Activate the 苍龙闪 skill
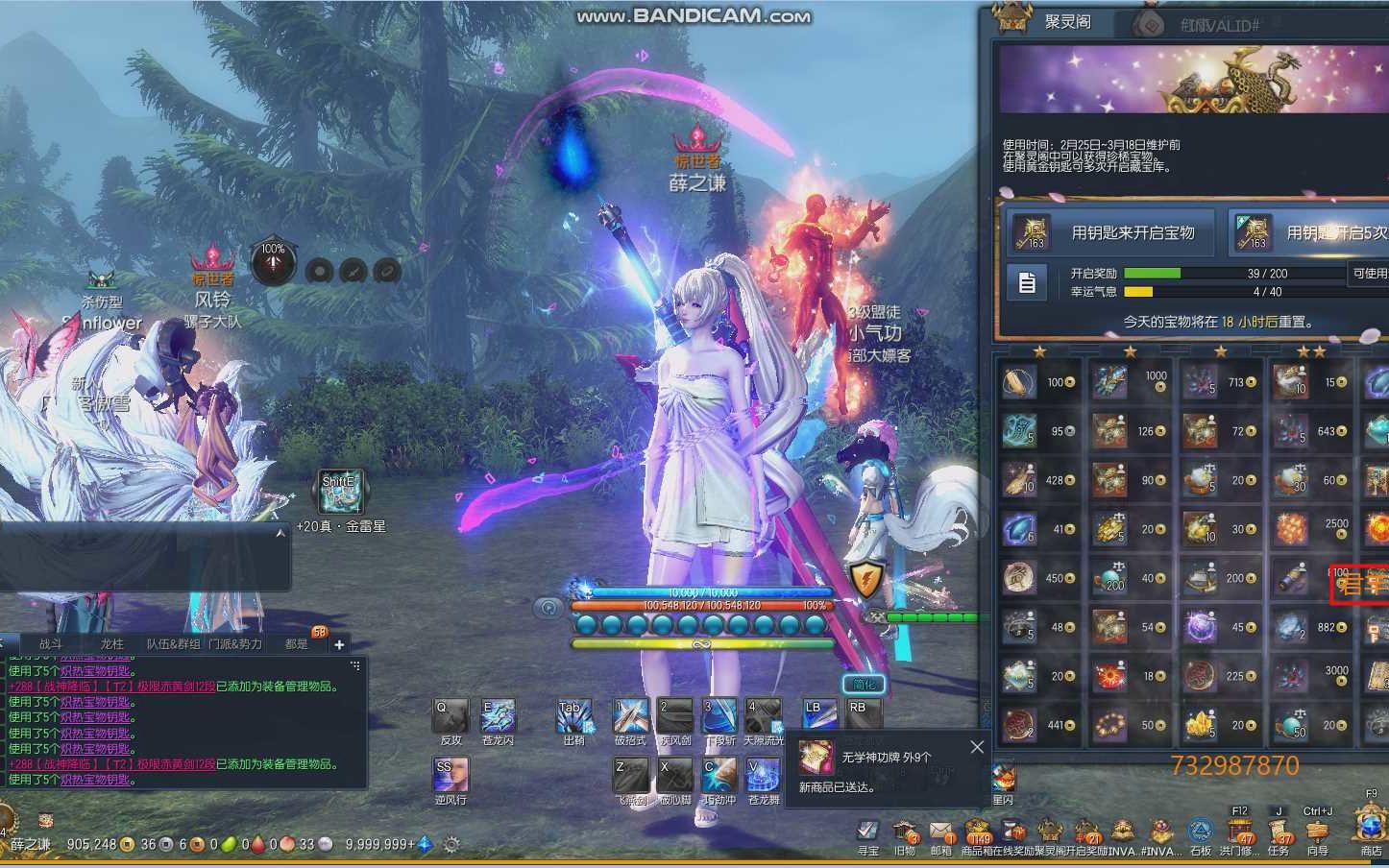This screenshot has width=1389, height=868. (498, 717)
